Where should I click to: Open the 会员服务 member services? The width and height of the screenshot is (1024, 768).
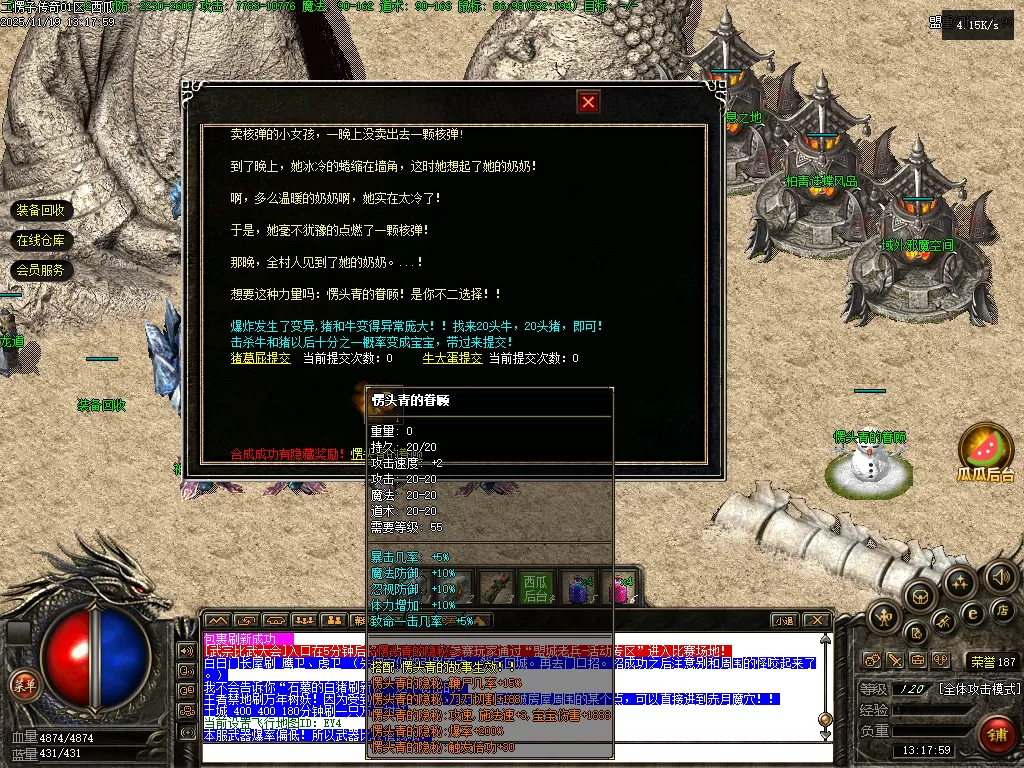pos(41,270)
